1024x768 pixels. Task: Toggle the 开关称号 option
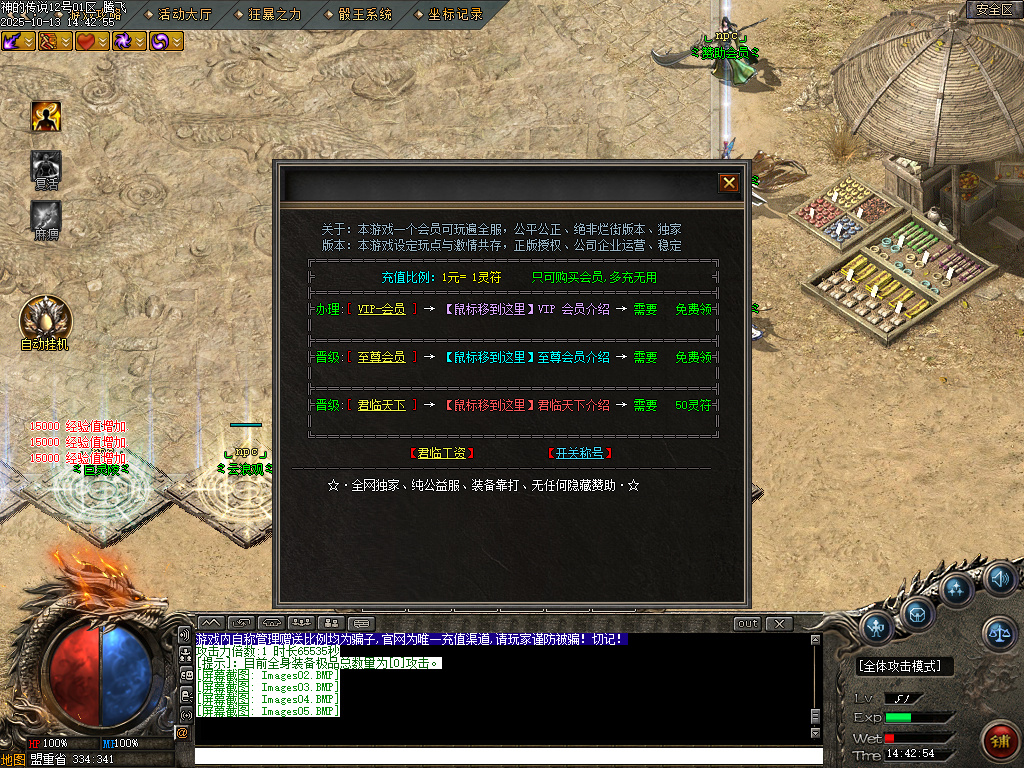[579, 453]
